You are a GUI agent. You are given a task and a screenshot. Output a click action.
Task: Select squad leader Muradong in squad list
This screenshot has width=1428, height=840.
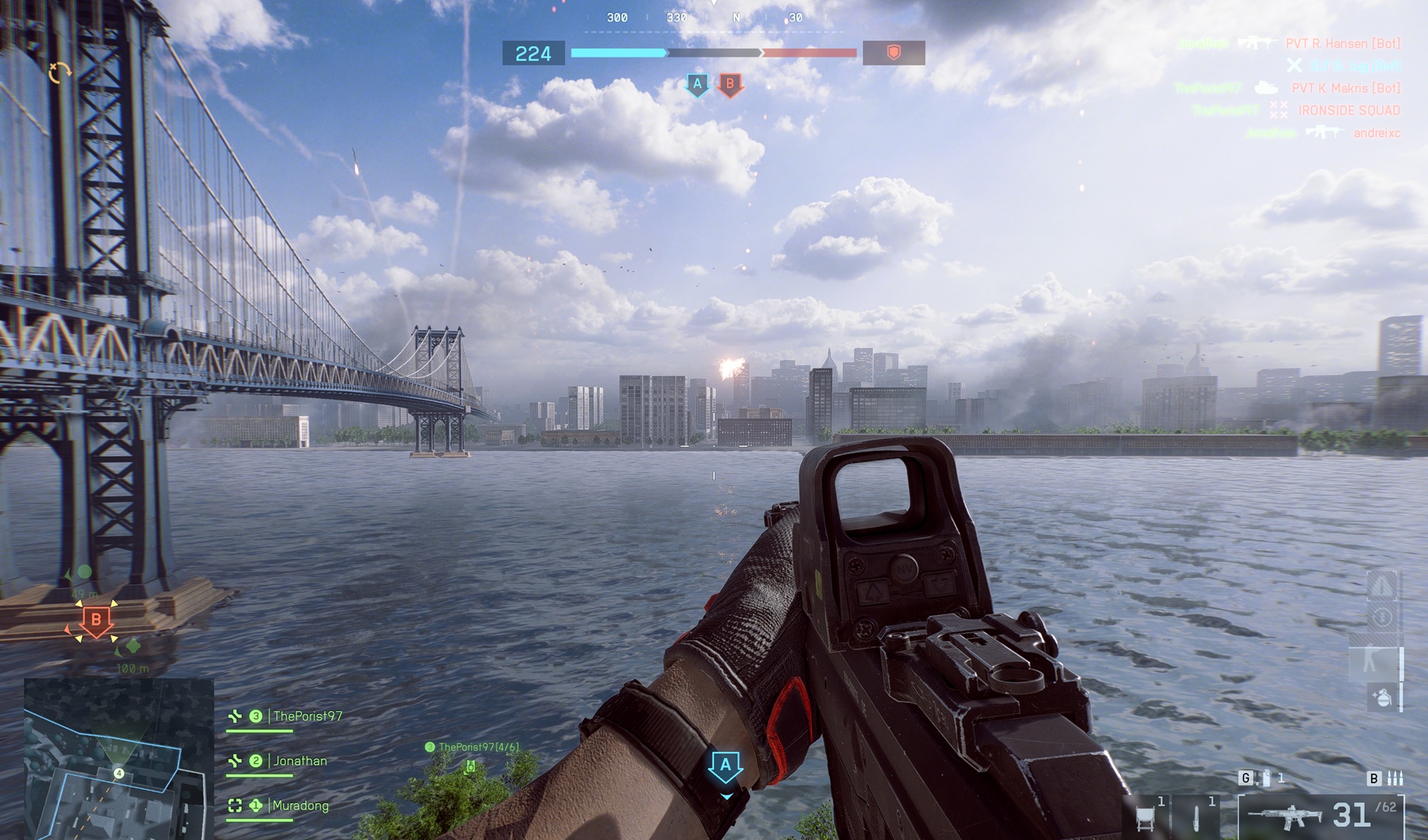click(299, 805)
